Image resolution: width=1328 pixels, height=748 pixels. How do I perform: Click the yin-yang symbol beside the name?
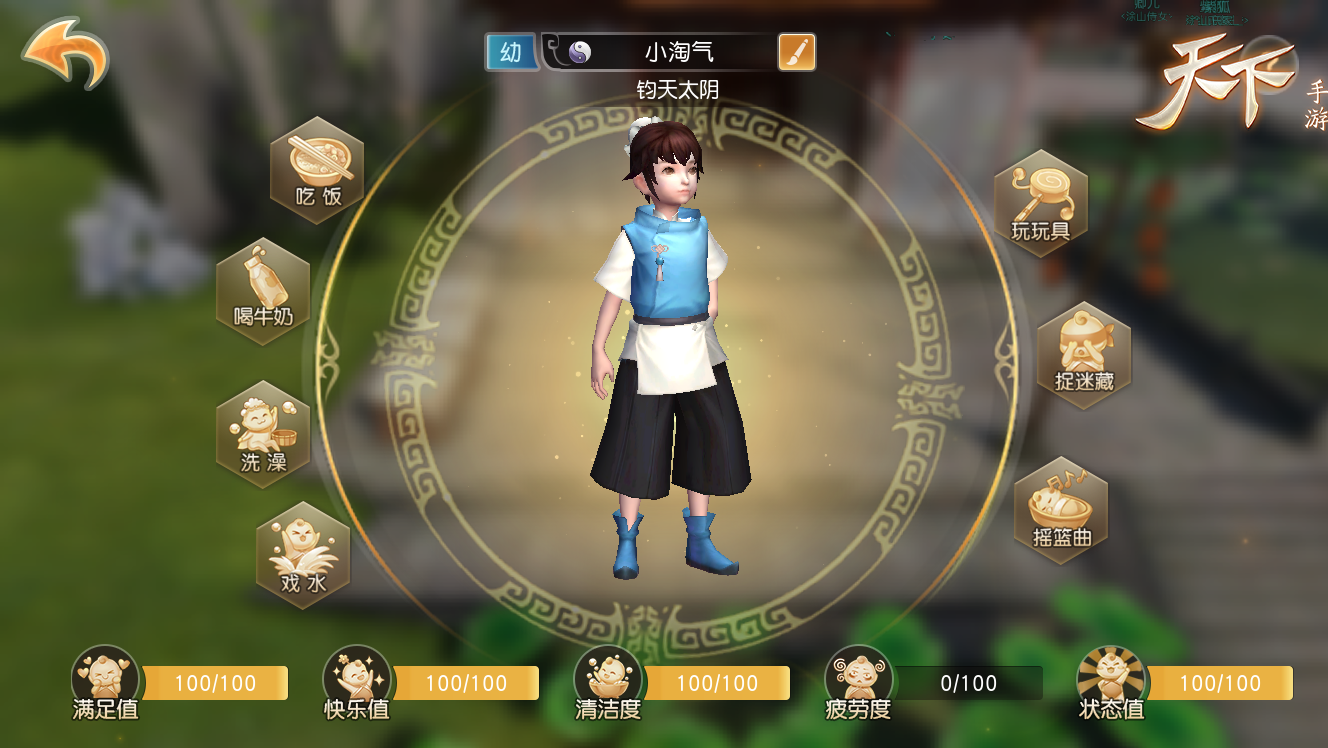(580, 52)
